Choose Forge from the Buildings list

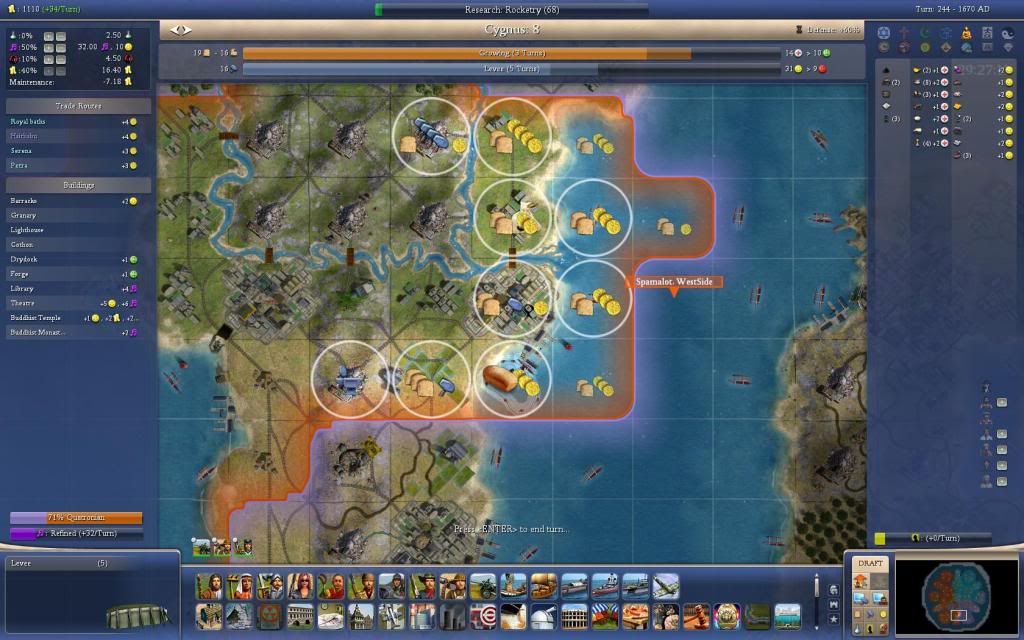point(19,273)
